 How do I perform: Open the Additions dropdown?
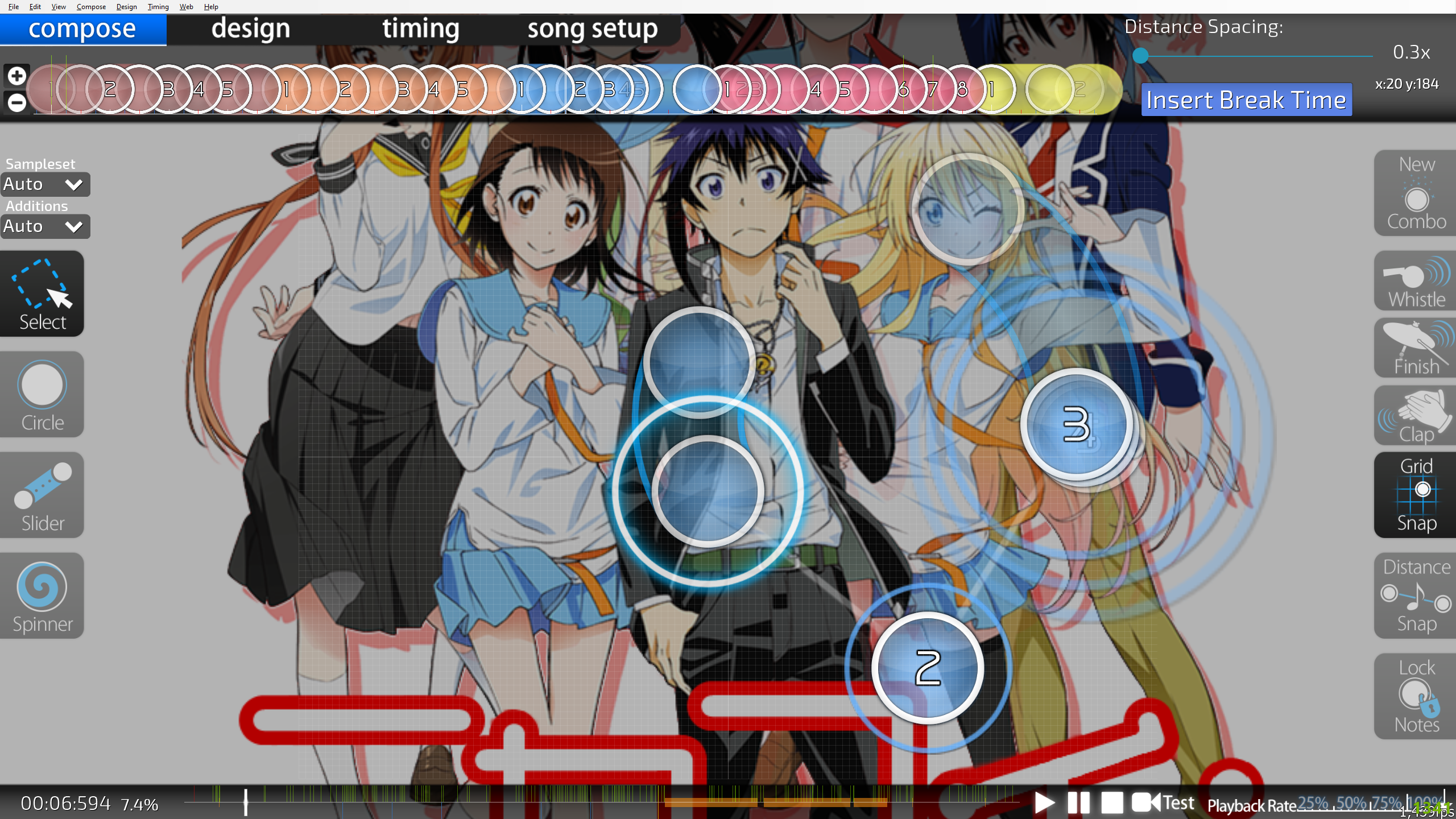point(44,226)
